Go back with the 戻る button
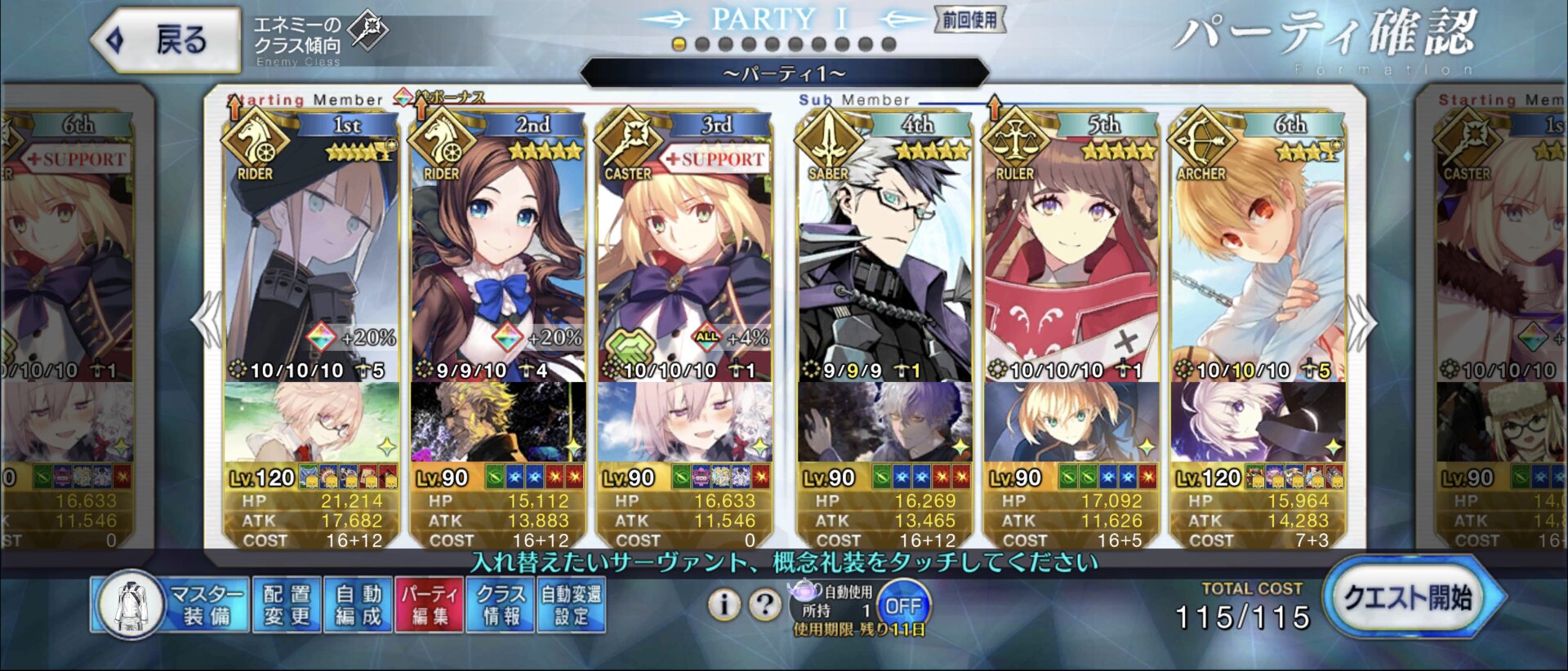This screenshot has width=1568, height=671. click(x=167, y=39)
